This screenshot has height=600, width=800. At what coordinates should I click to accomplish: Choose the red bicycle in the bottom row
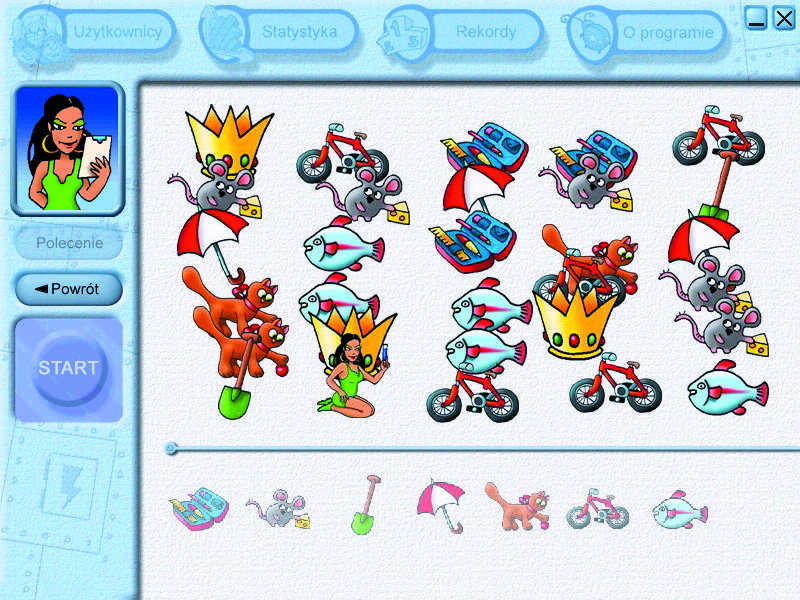[x=598, y=509]
